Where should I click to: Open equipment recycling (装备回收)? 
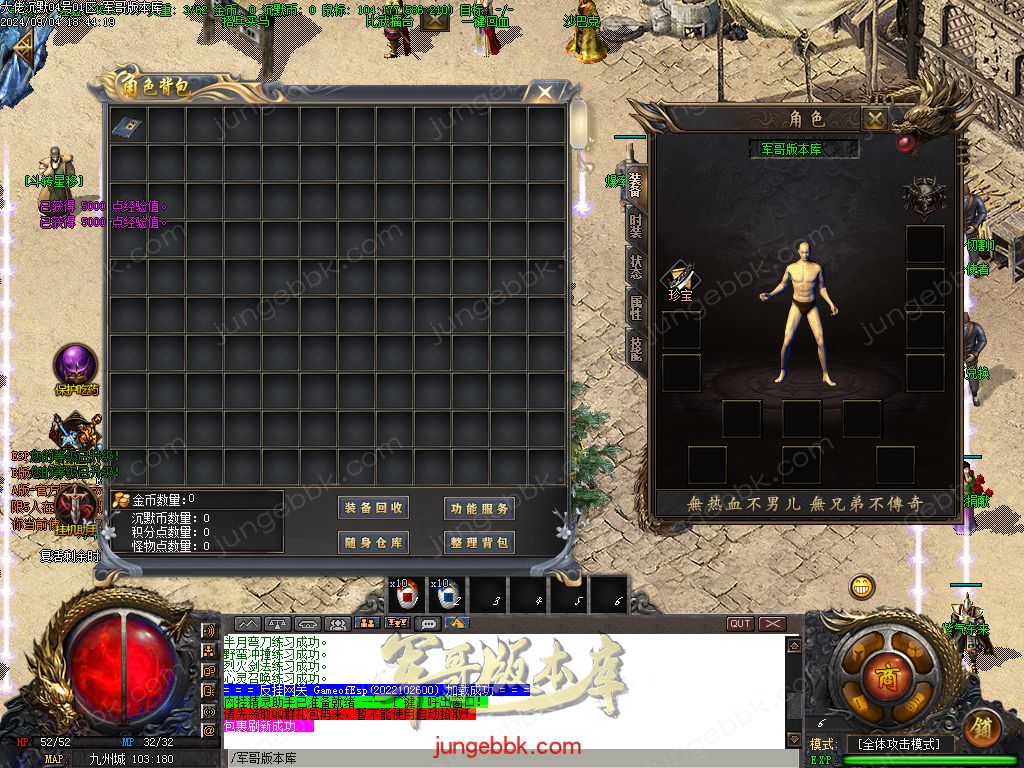375,508
